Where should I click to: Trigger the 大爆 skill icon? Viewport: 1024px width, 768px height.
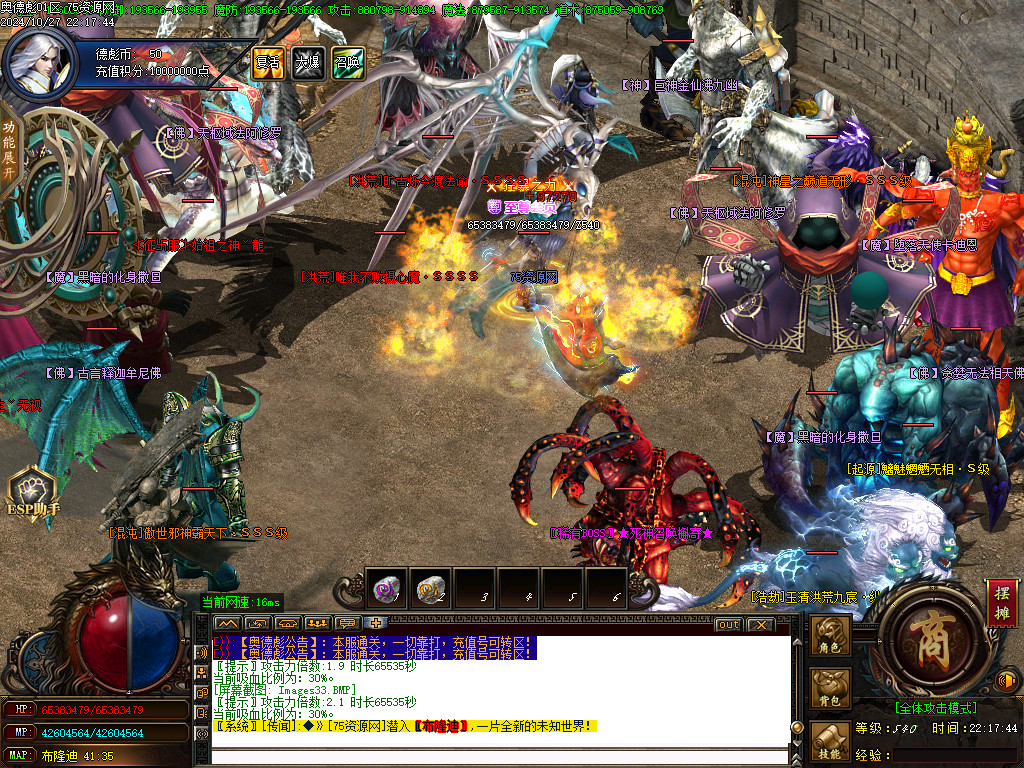[306, 62]
